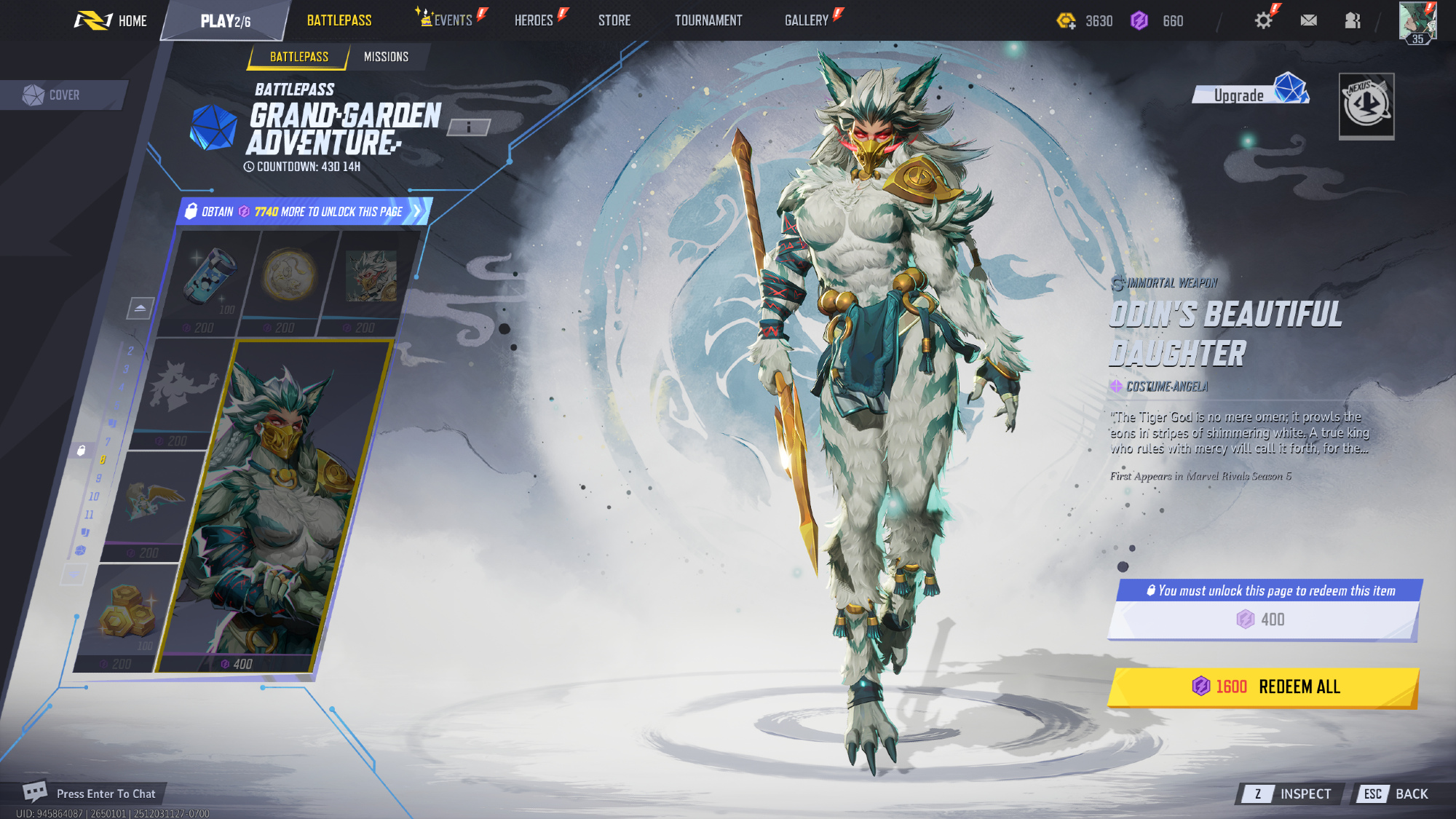Select the Cover page button

coord(63,95)
